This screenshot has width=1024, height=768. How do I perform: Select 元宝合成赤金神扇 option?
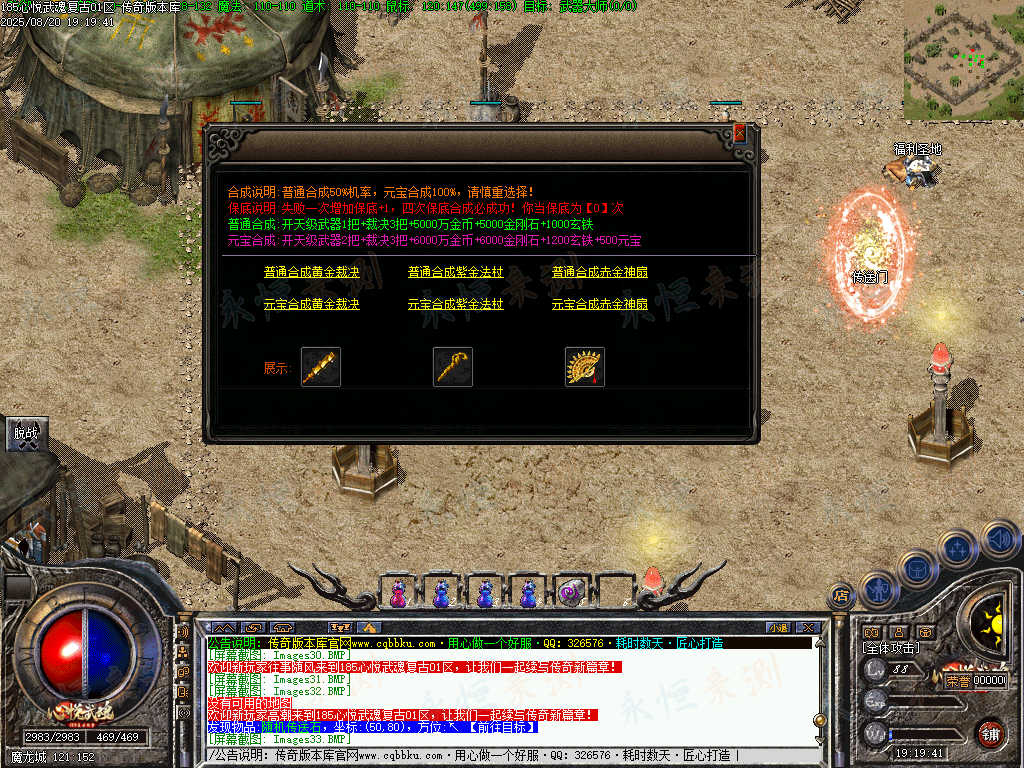tap(599, 304)
